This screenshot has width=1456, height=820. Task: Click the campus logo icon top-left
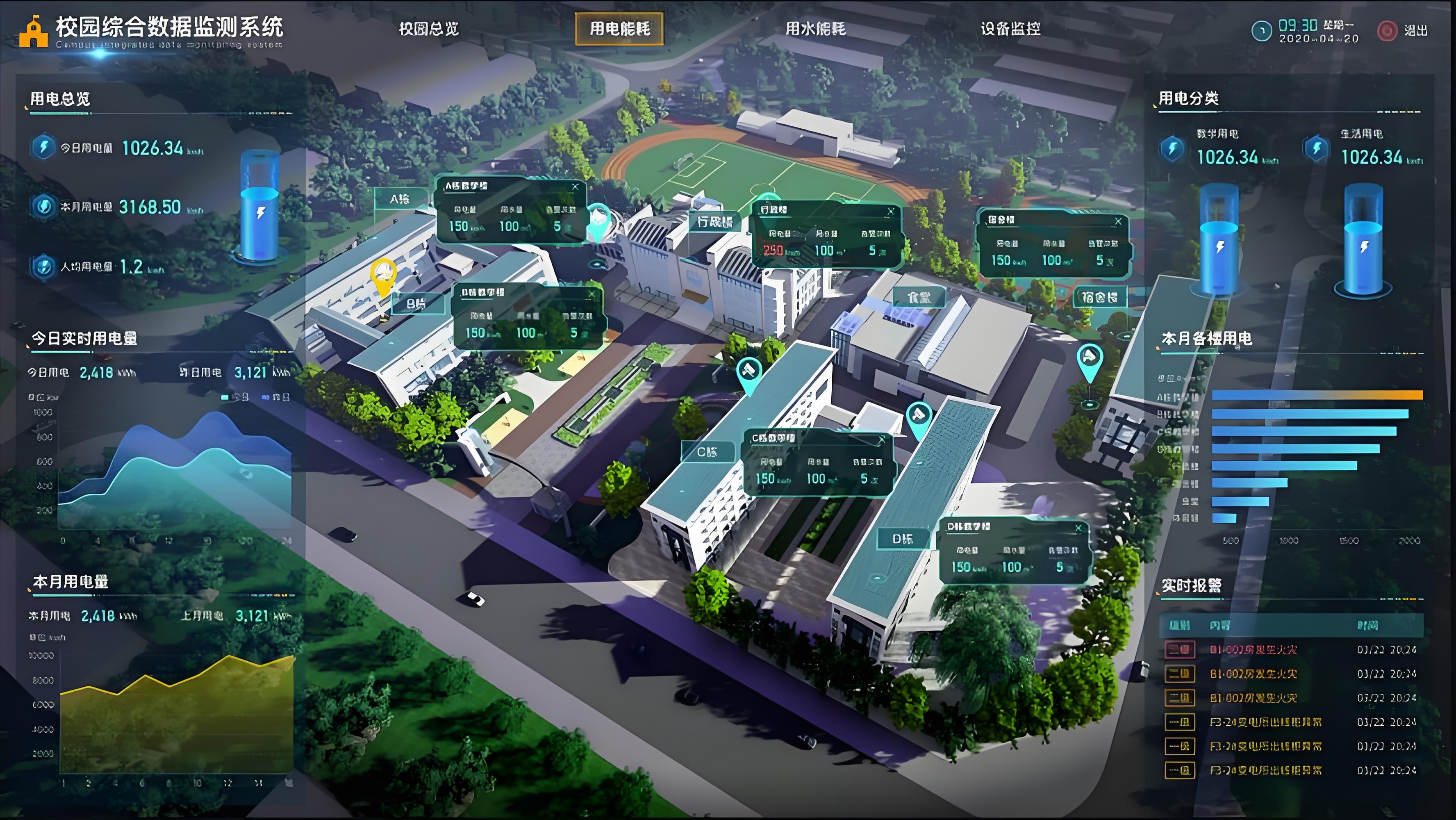(x=35, y=31)
